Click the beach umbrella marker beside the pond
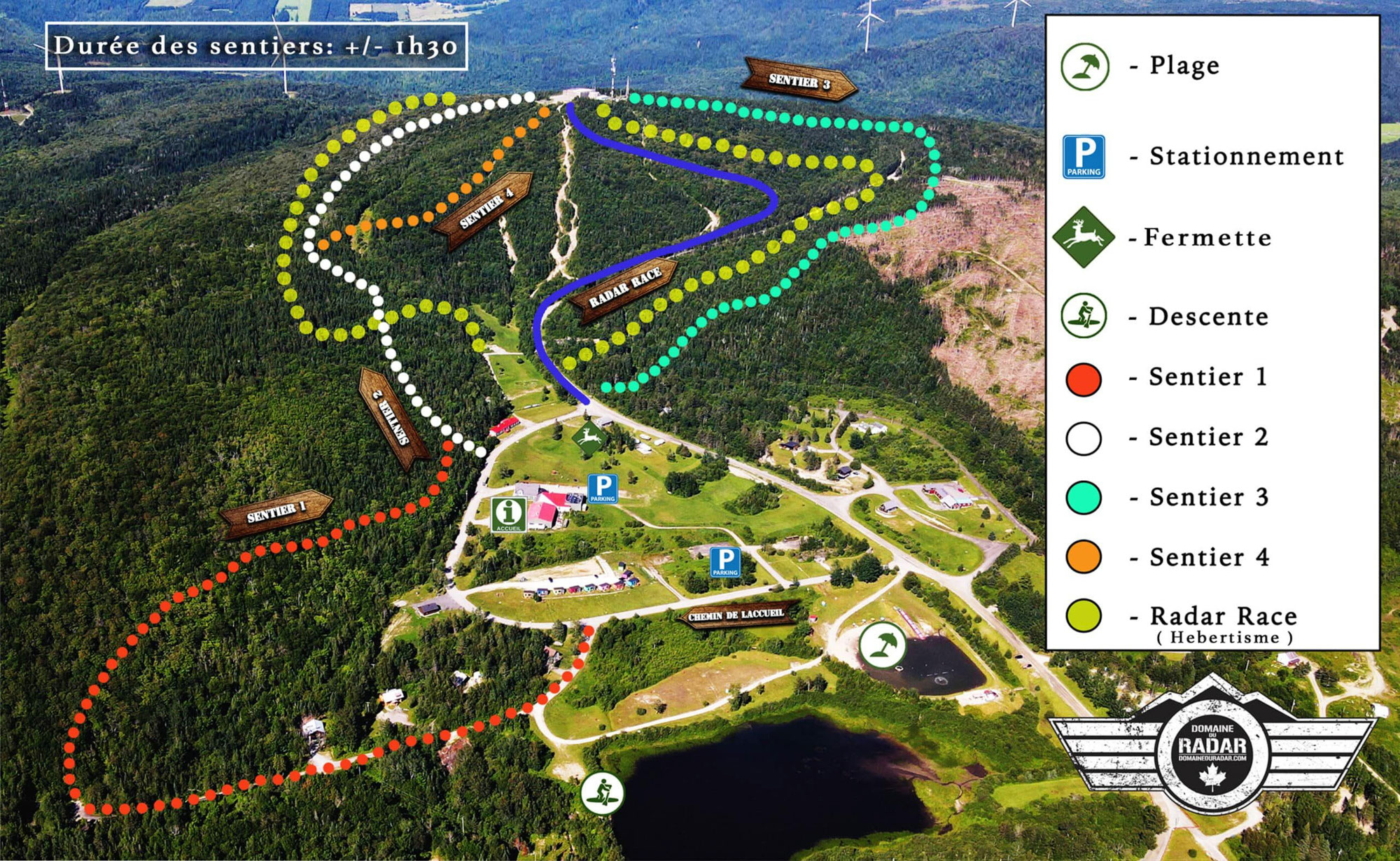Screen dimensions: 1400x861 882,644
